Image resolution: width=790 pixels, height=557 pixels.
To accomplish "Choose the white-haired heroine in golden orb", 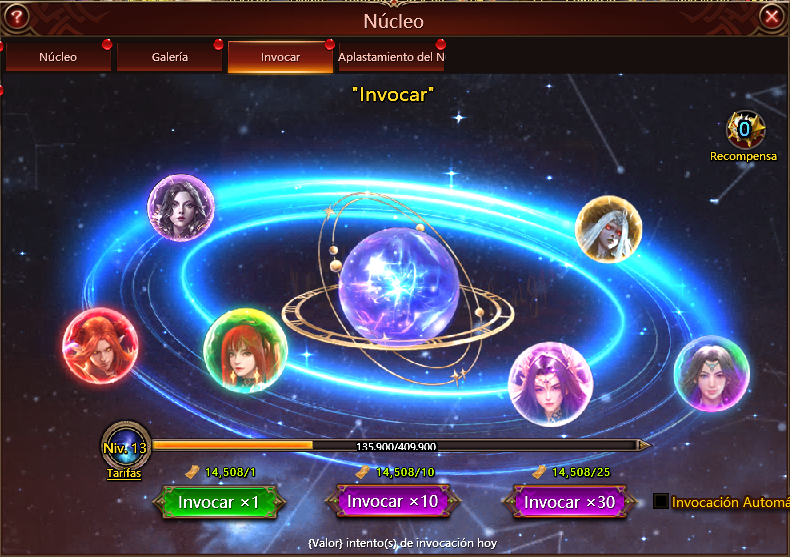I will coord(608,229).
